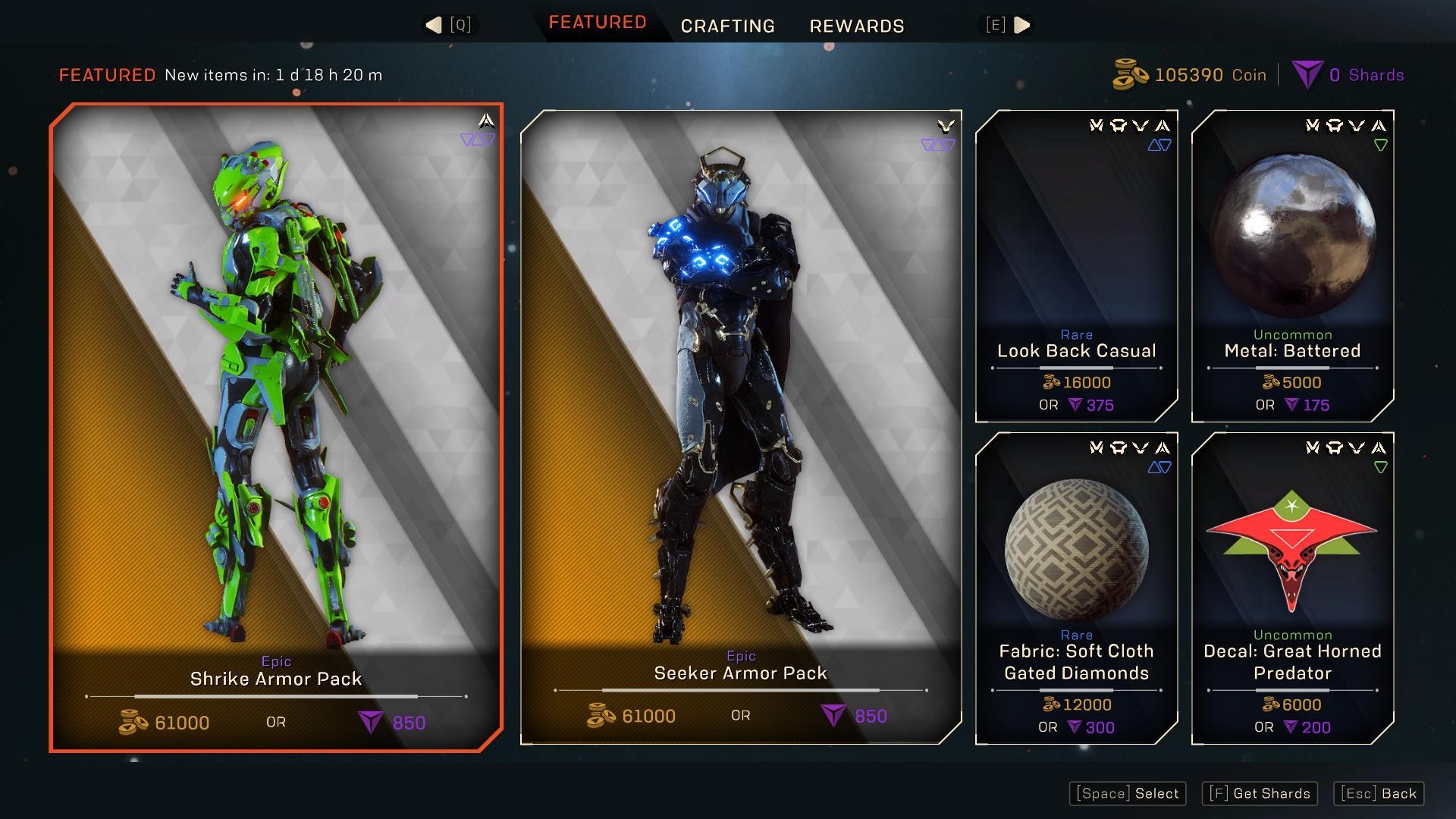Image resolution: width=1456 pixels, height=819 pixels.
Task: Choose Fabric: Soft Cloth Gated Diamonds
Action: [1076, 588]
